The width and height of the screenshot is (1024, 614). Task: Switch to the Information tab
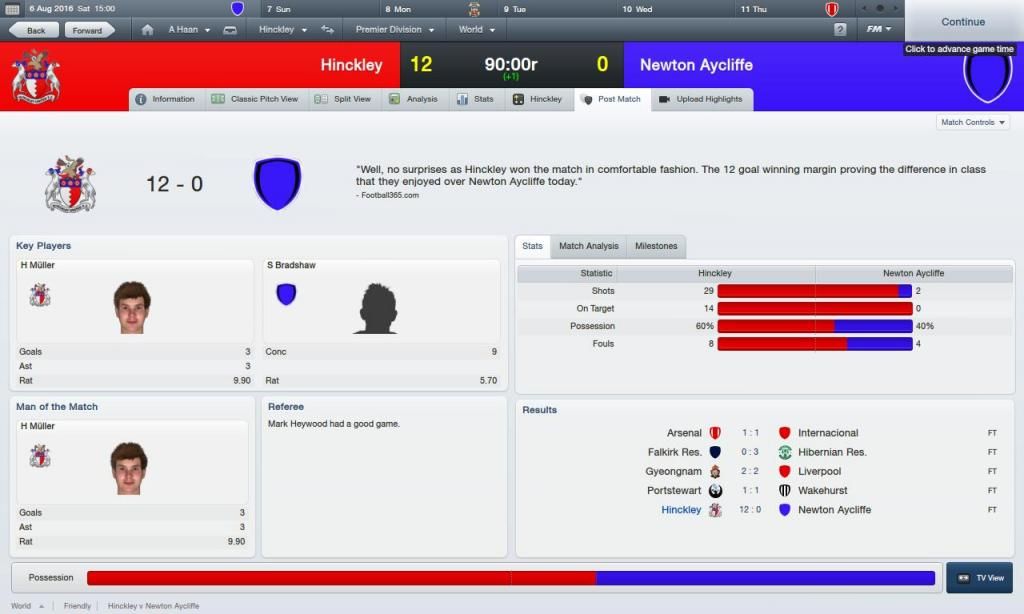click(165, 99)
